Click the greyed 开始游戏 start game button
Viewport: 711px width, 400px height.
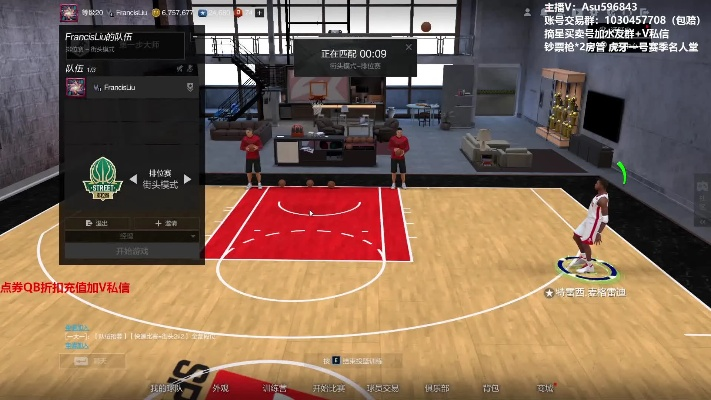point(132,251)
